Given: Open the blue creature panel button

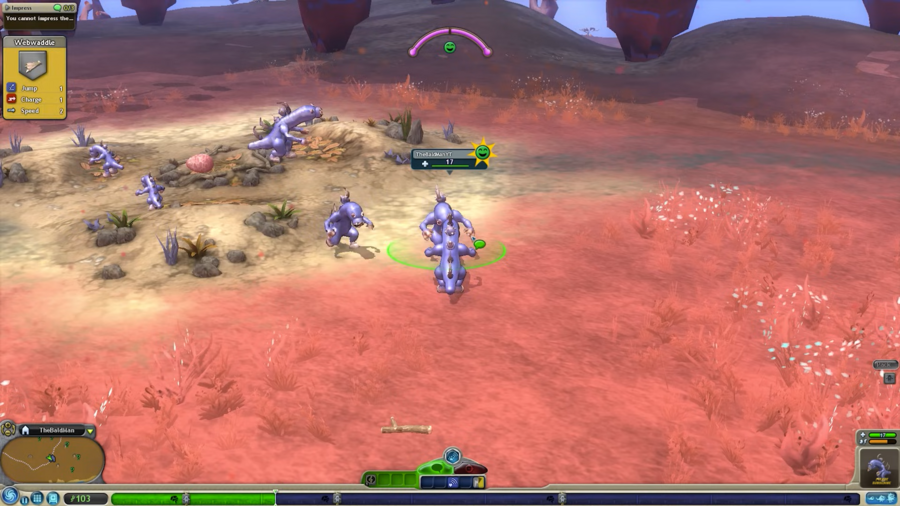Looking at the screenshot, I should click(x=53, y=498).
